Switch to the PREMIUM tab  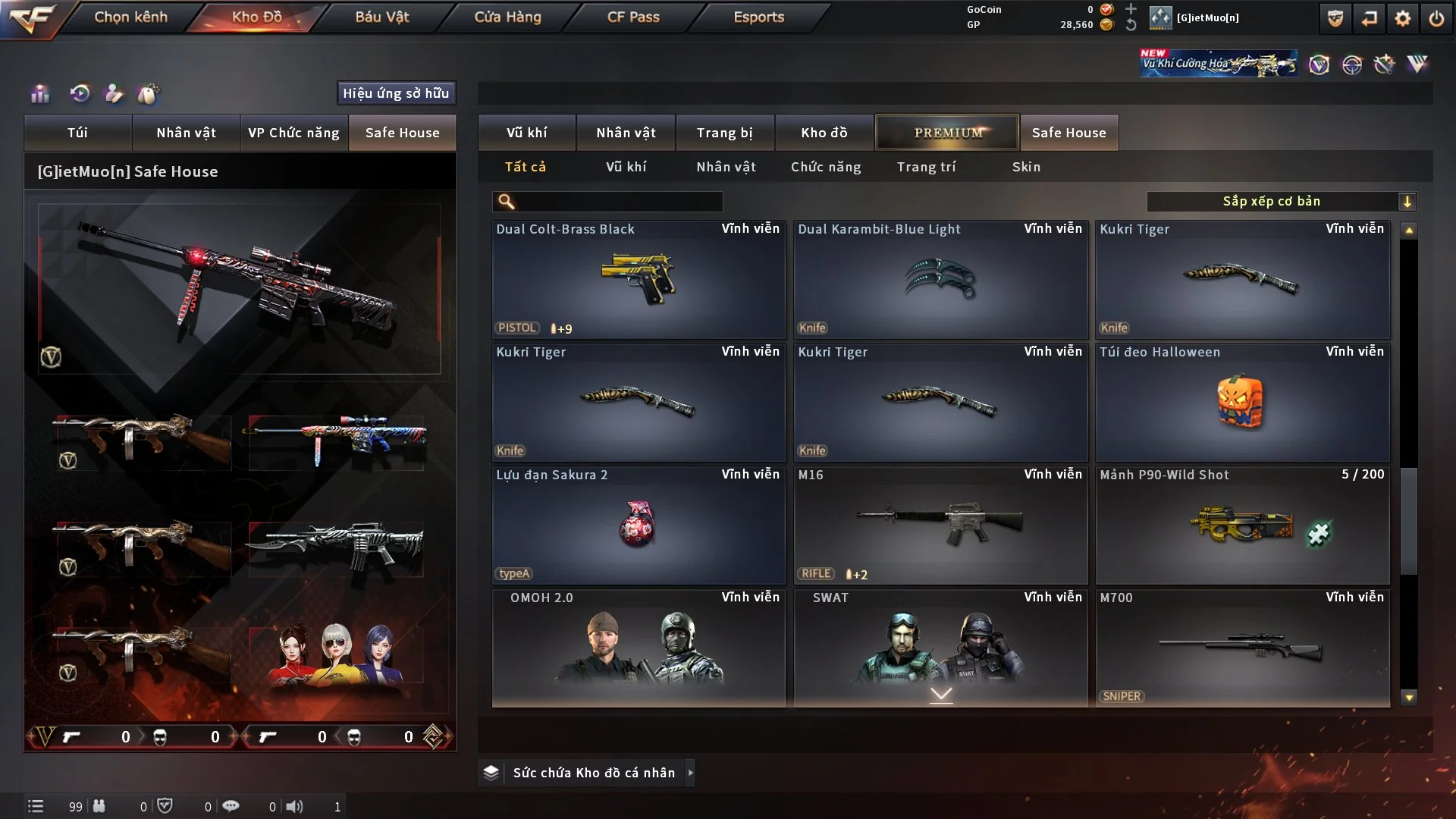coord(947,133)
